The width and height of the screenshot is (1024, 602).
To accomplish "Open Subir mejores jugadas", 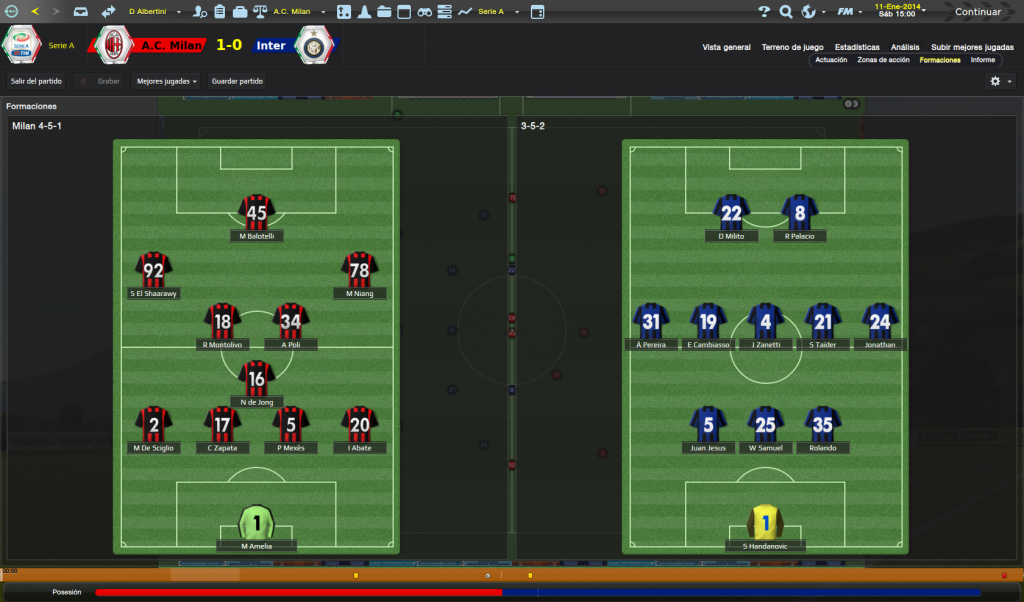I will tap(972, 47).
